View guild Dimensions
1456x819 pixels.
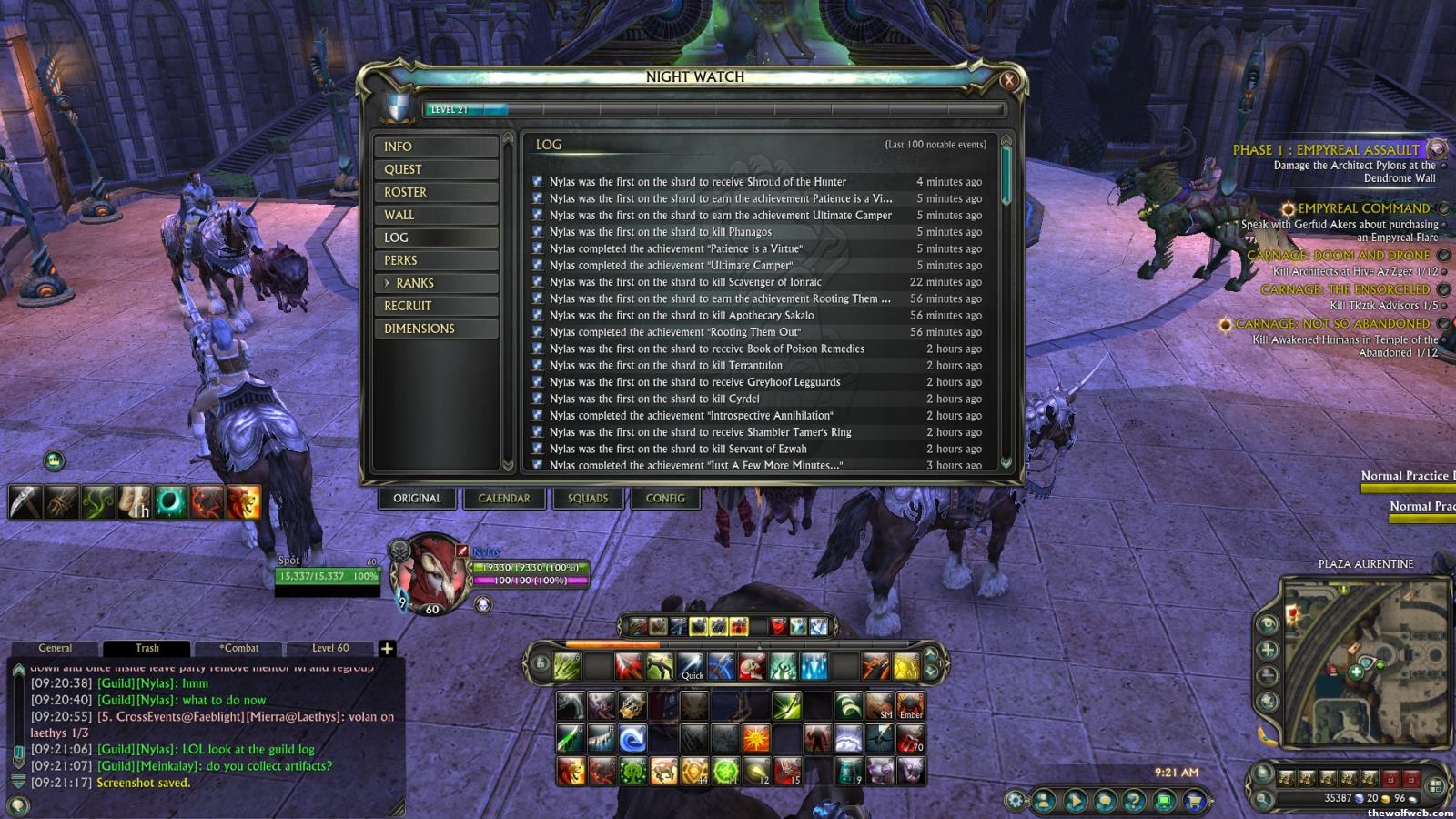pos(436,329)
